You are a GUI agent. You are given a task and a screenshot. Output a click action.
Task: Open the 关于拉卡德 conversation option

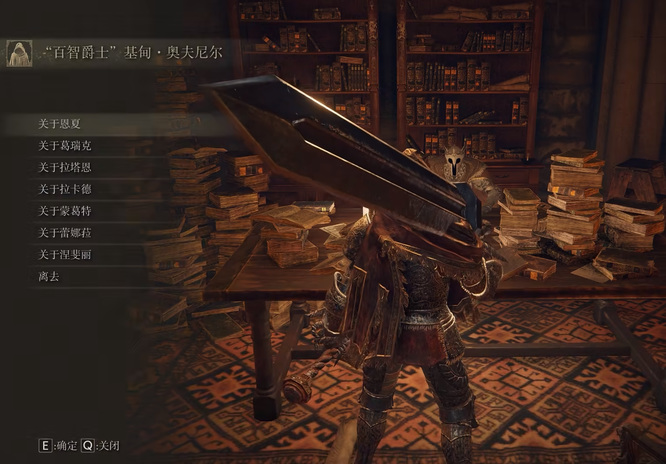point(65,189)
